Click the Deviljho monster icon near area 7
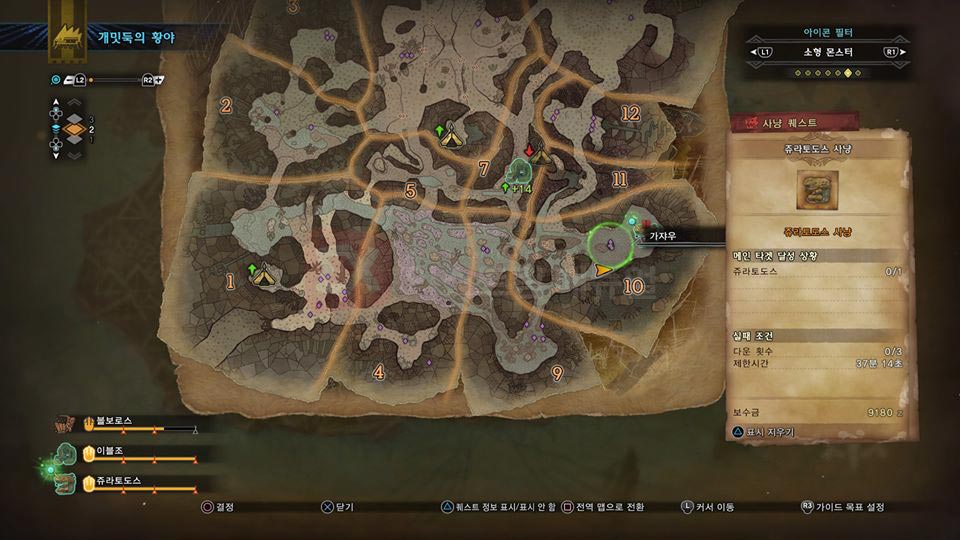Image resolution: width=960 pixels, height=540 pixels. [520, 172]
